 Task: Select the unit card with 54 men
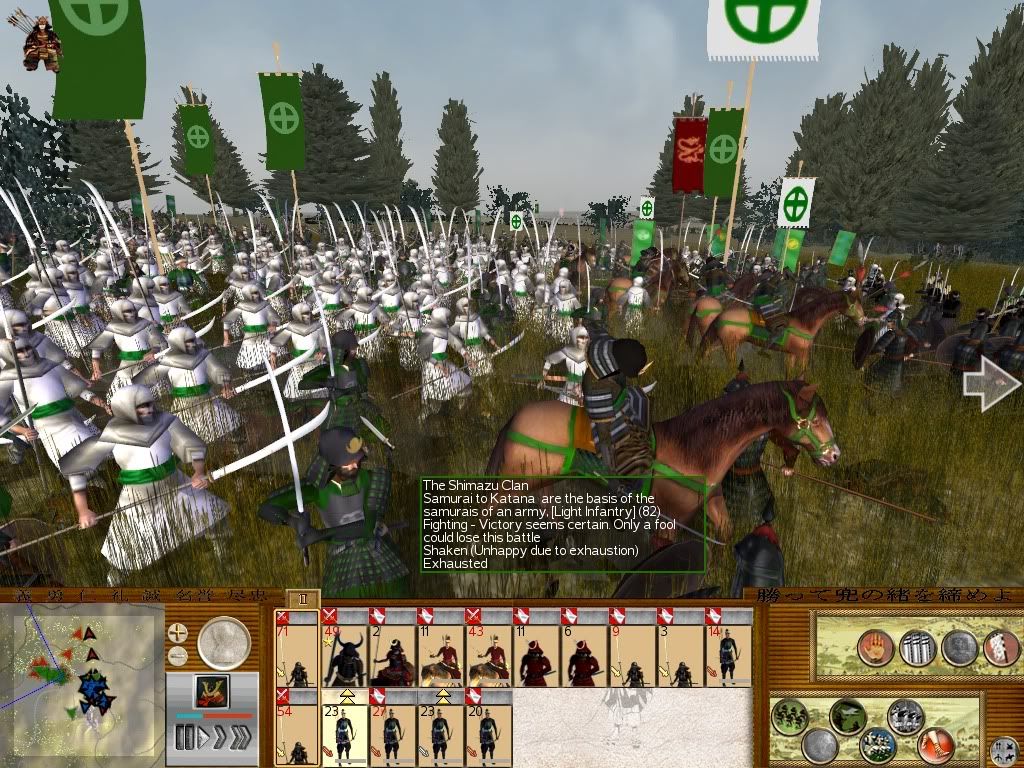pos(297,726)
